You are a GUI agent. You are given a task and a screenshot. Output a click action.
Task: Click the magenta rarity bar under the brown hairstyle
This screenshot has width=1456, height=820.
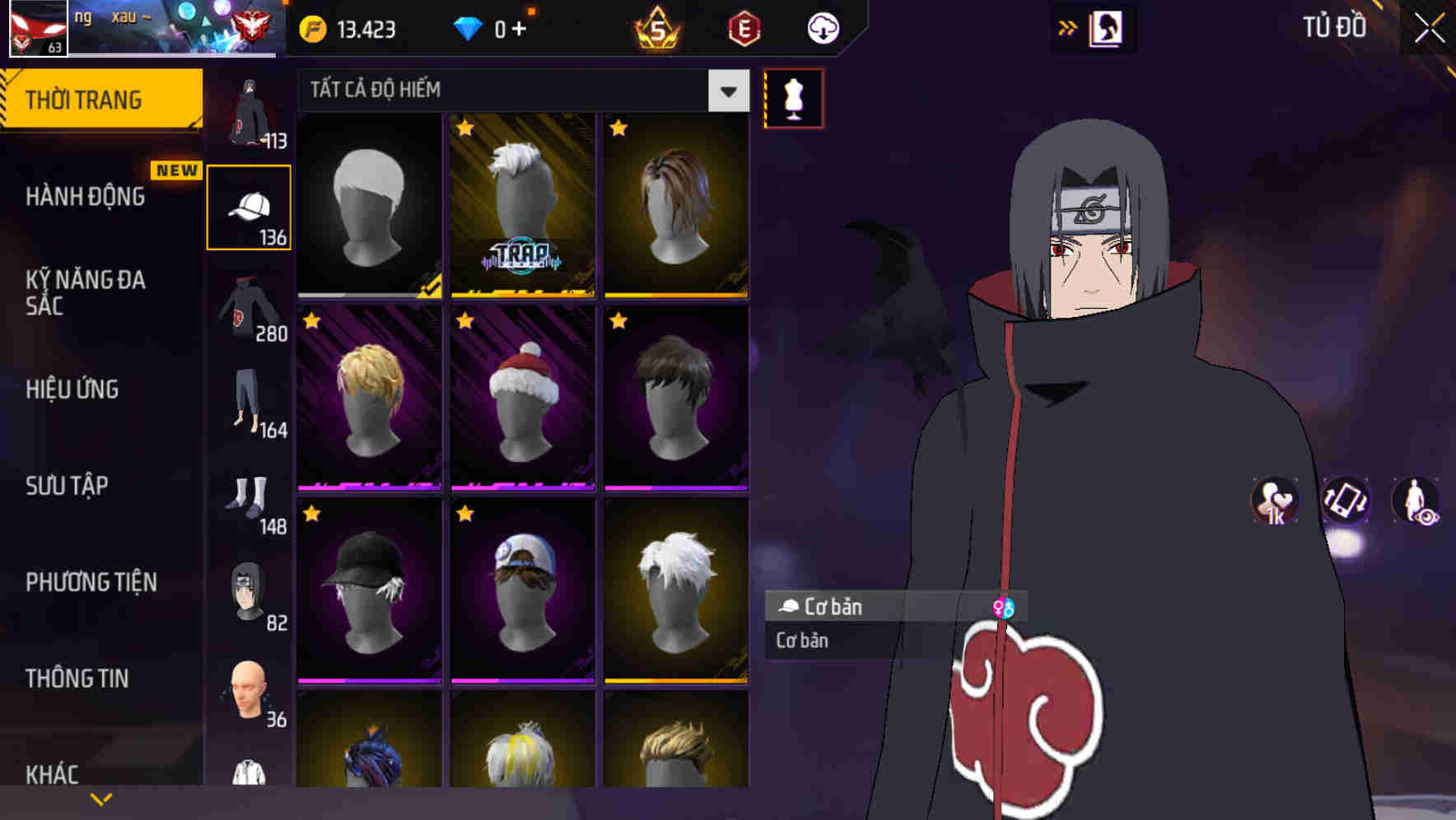tap(675, 485)
